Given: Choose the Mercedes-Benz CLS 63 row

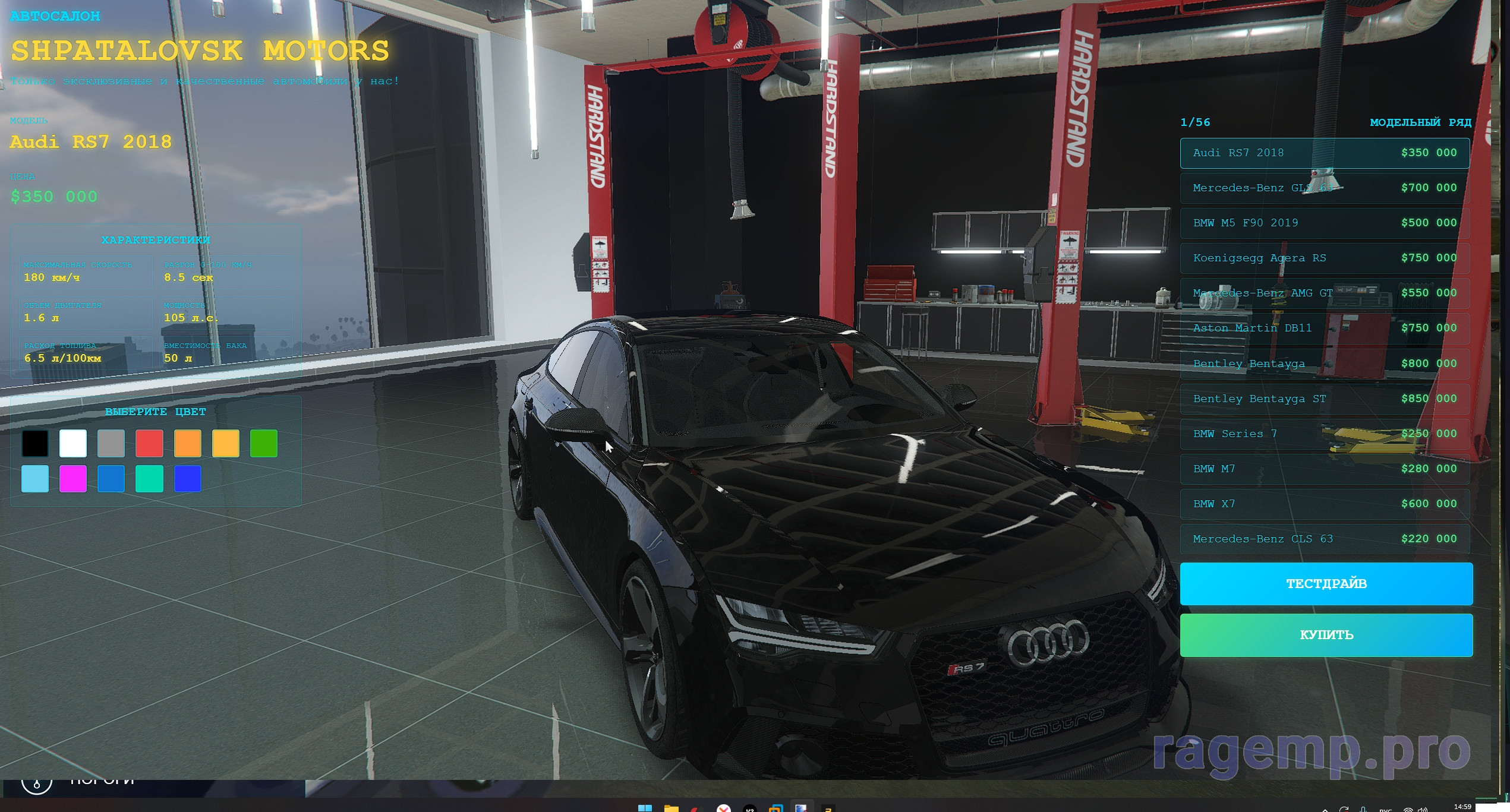Looking at the screenshot, I should tap(1324, 539).
